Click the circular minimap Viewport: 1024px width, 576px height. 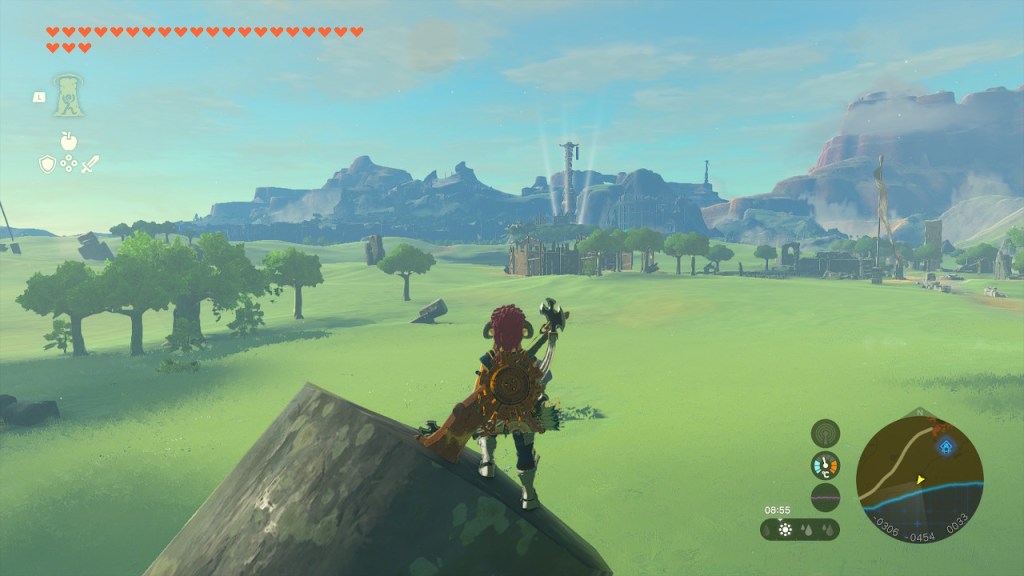point(919,479)
